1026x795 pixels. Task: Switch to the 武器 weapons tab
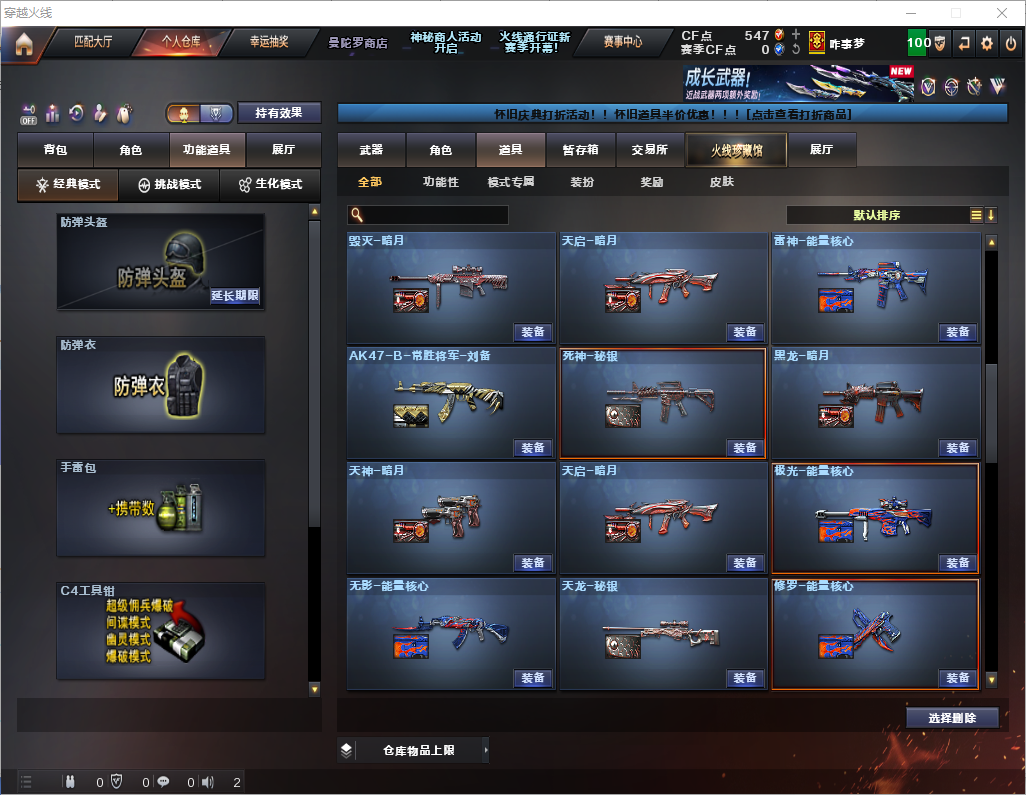pyautogui.click(x=371, y=150)
